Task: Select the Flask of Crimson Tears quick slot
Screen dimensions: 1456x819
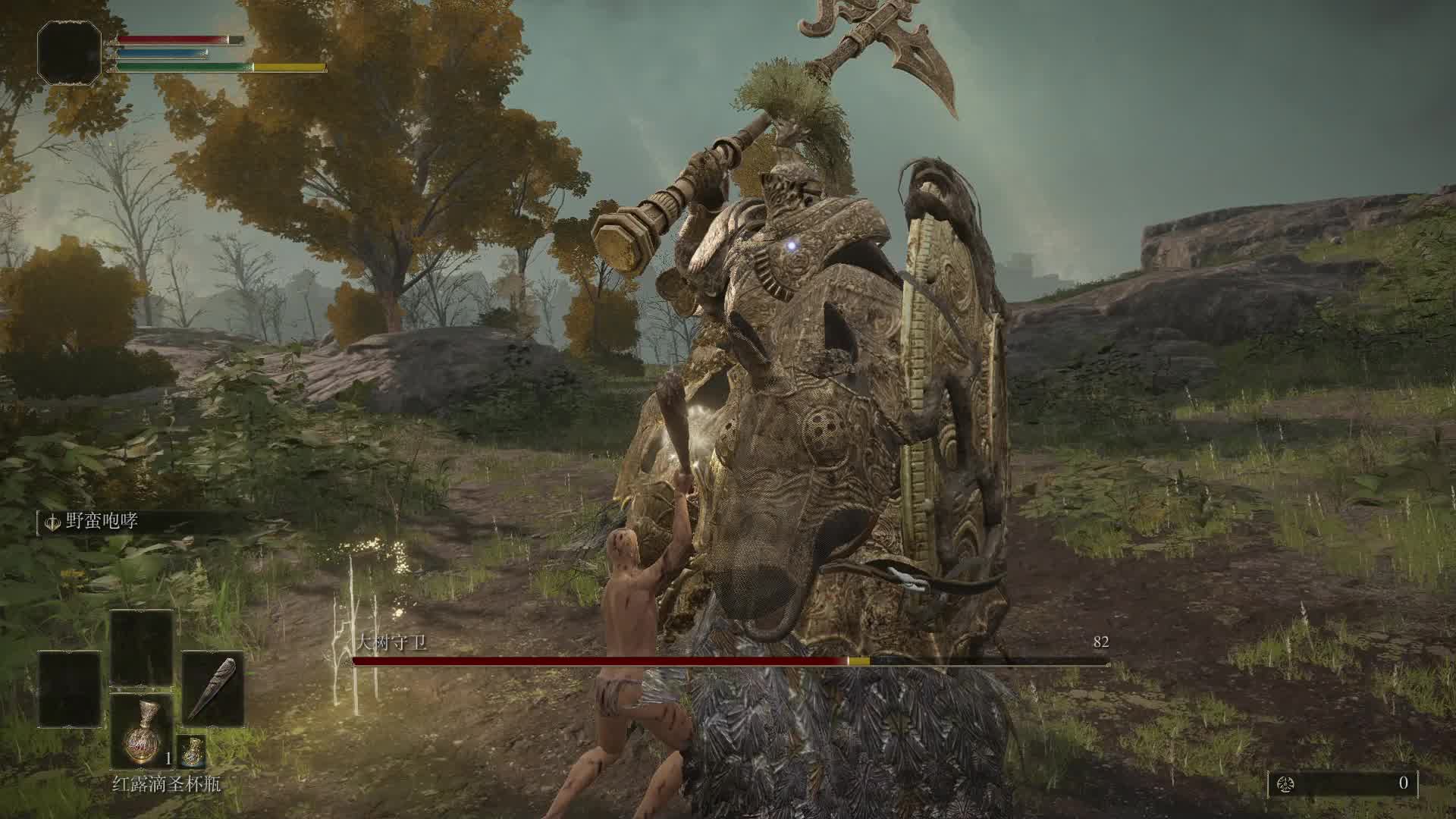Action: pyautogui.click(x=142, y=732)
